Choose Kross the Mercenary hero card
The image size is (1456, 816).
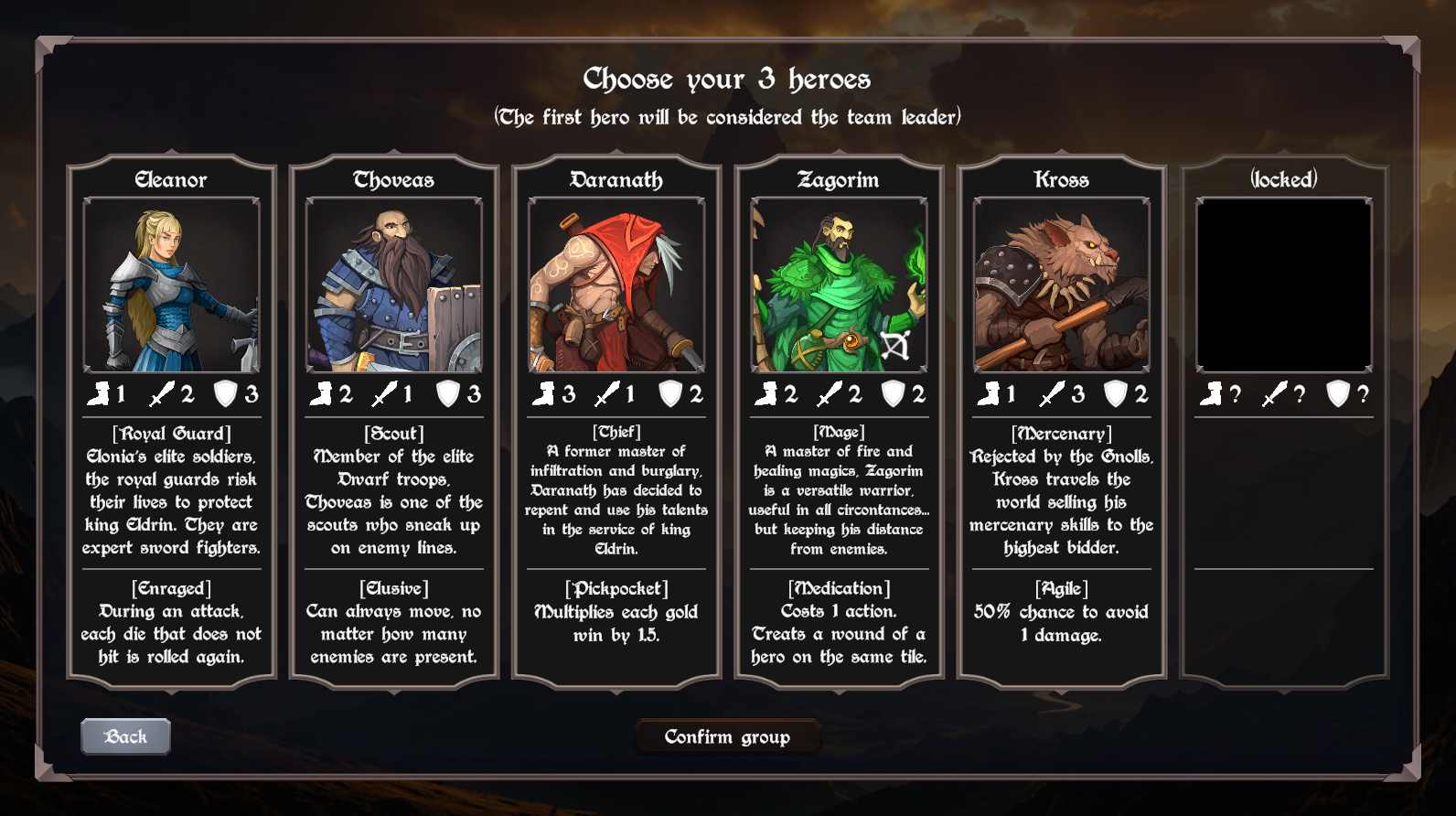pos(1061,285)
